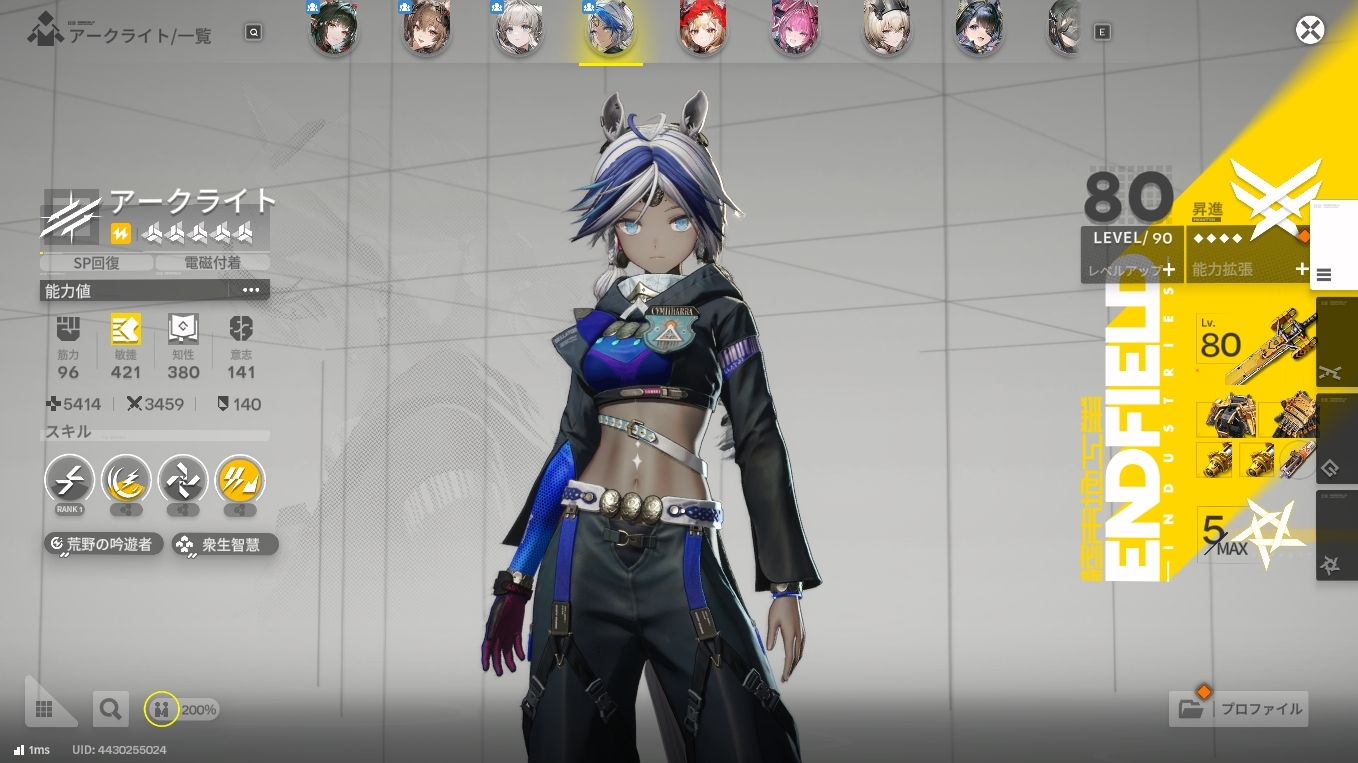Open the 衆生智慧 talent

(224, 545)
